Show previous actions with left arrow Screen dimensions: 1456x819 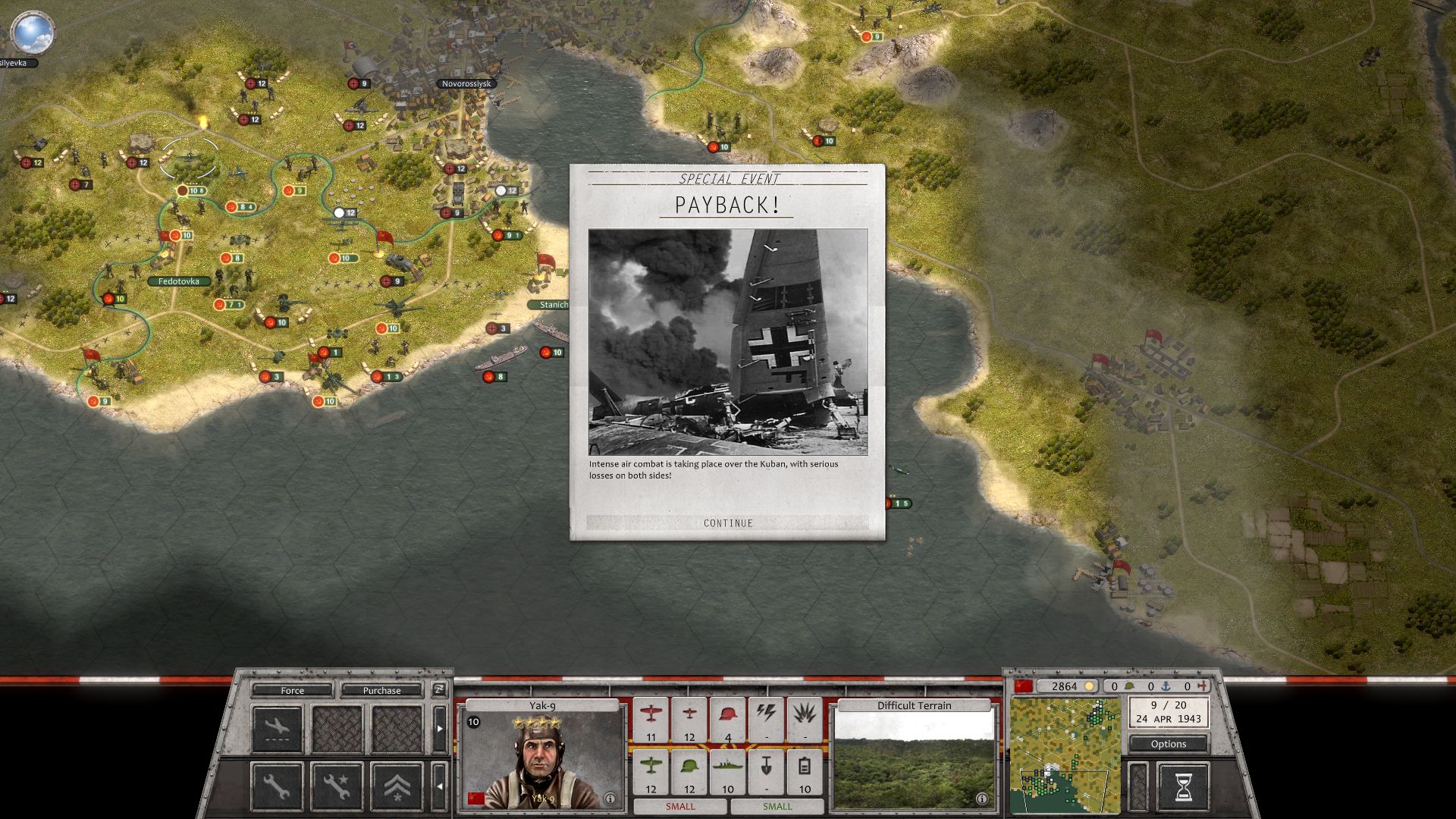point(440,786)
